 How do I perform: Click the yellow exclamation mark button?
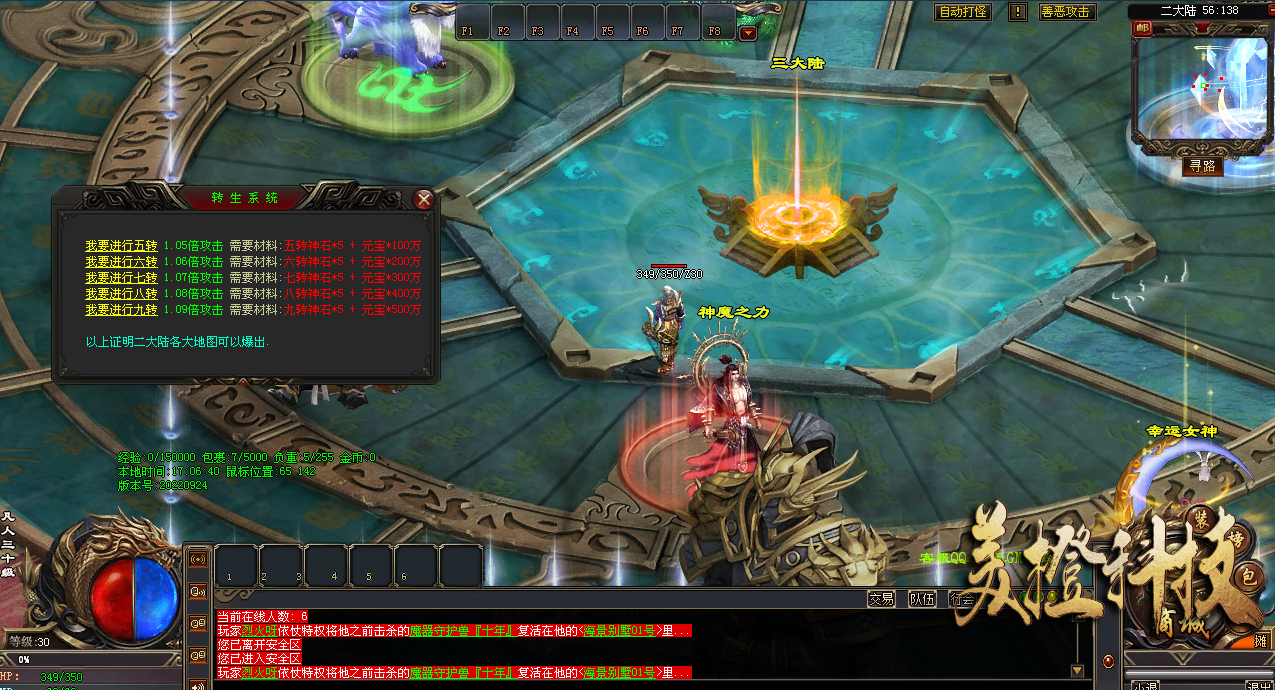click(x=1018, y=12)
